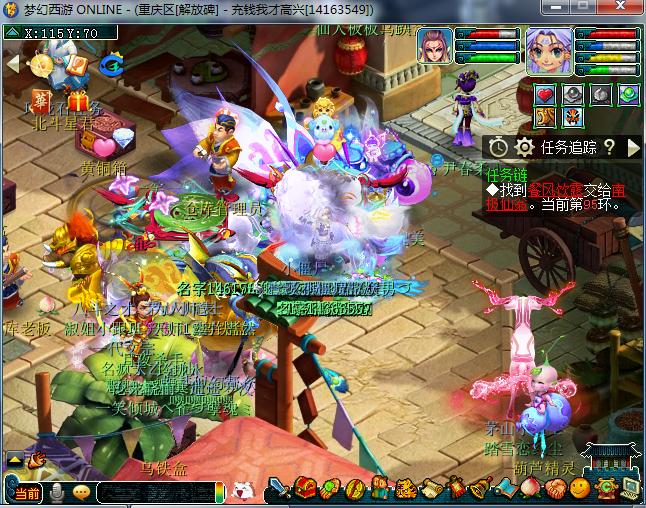Collapse the quest tracker with the arrow

tap(633, 147)
